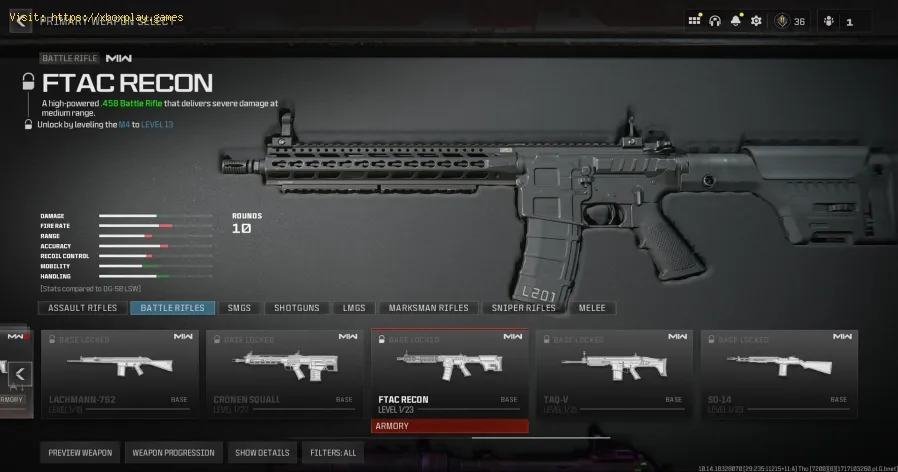The height and width of the screenshot is (472, 898).
Task: Open settings with the gear icon
Action: click(x=756, y=21)
